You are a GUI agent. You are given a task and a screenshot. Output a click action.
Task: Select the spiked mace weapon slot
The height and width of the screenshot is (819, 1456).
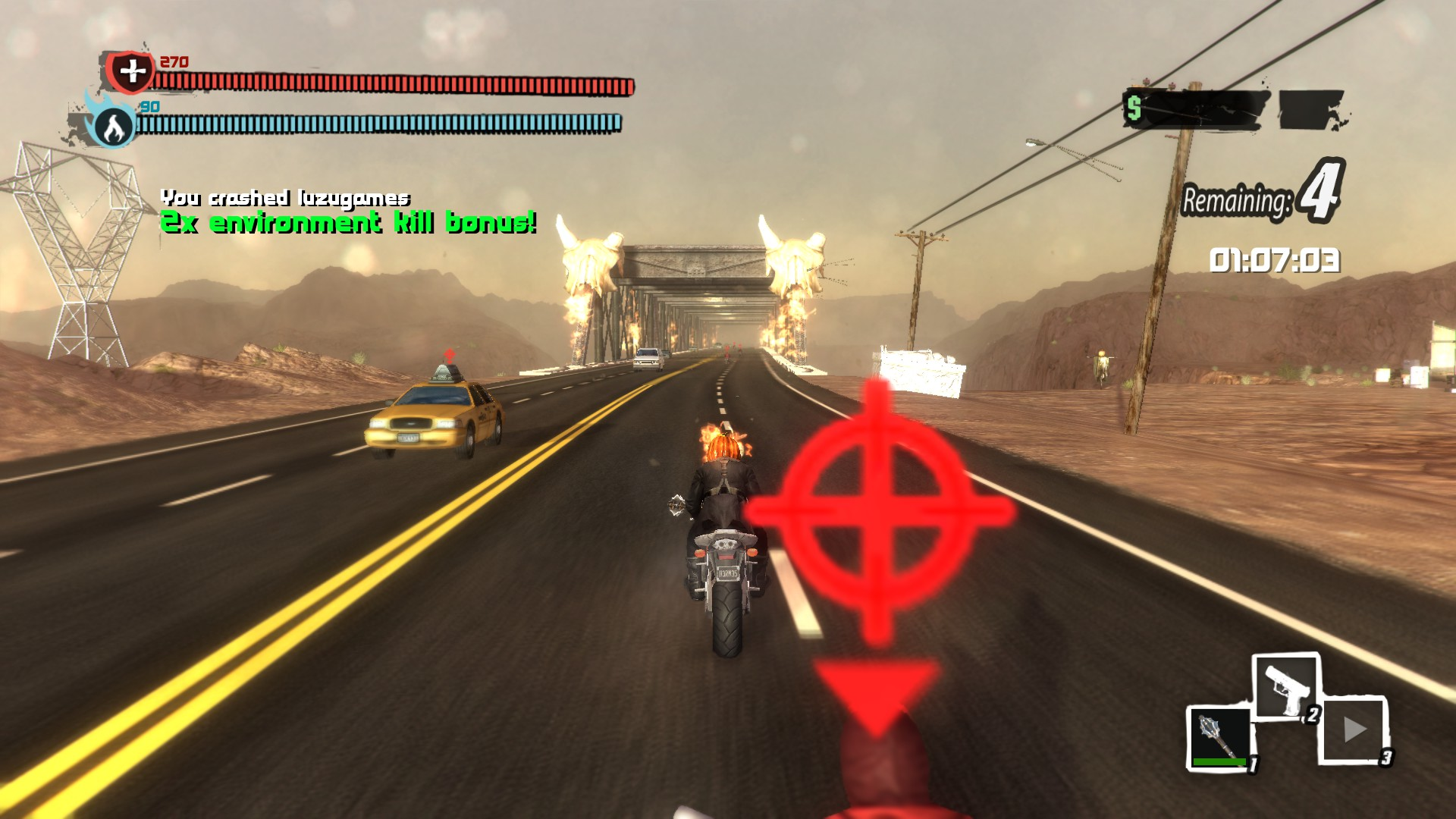[1219, 738]
